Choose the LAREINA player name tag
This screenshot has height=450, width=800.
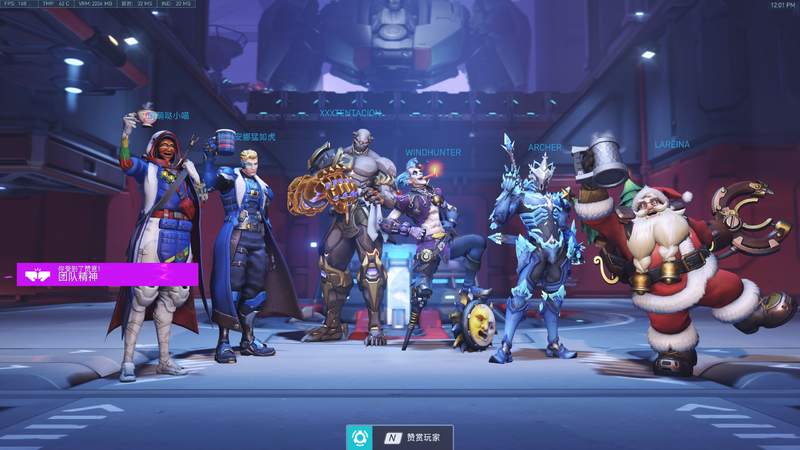[x=672, y=145]
